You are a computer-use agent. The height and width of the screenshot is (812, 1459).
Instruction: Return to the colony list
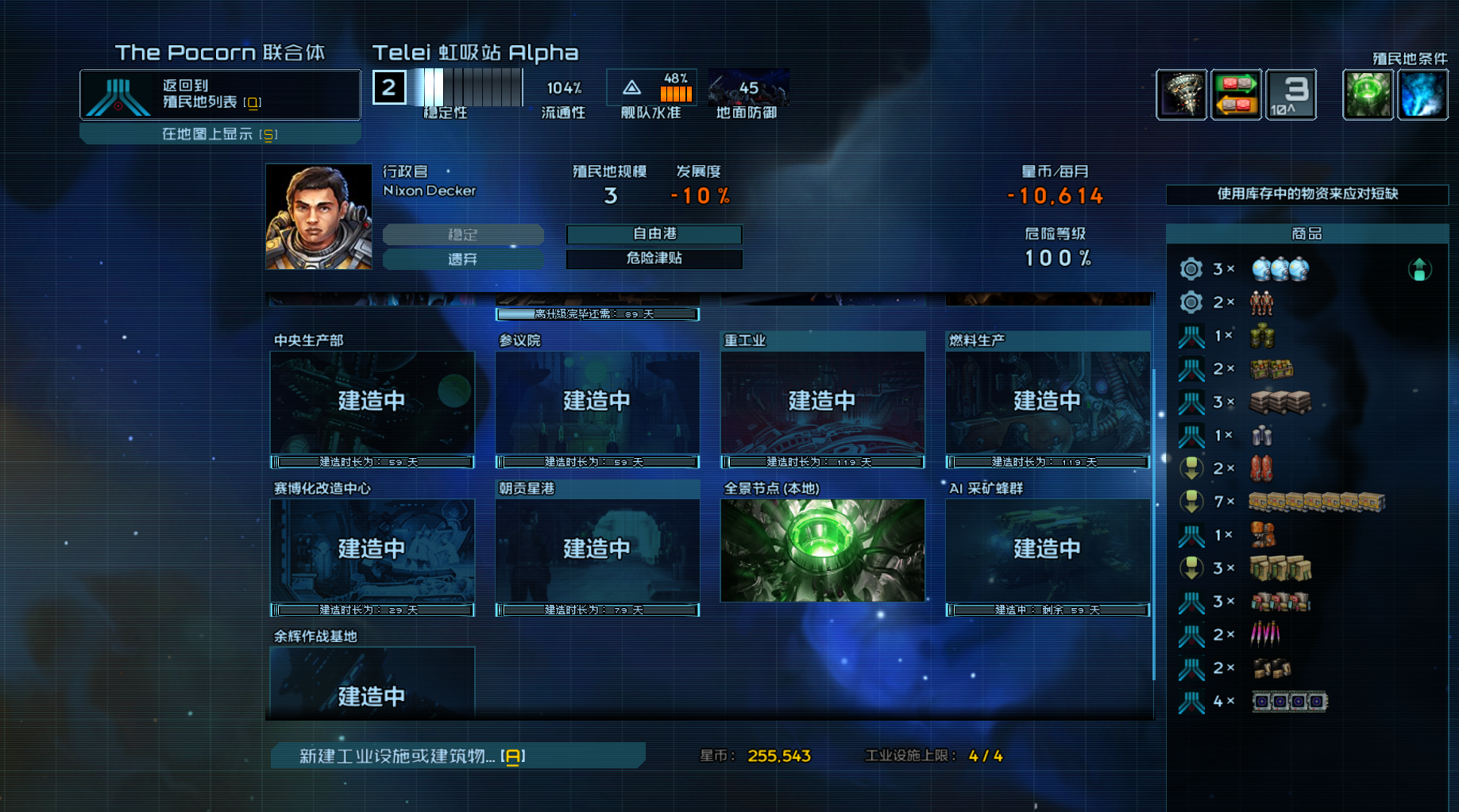point(220,94)
